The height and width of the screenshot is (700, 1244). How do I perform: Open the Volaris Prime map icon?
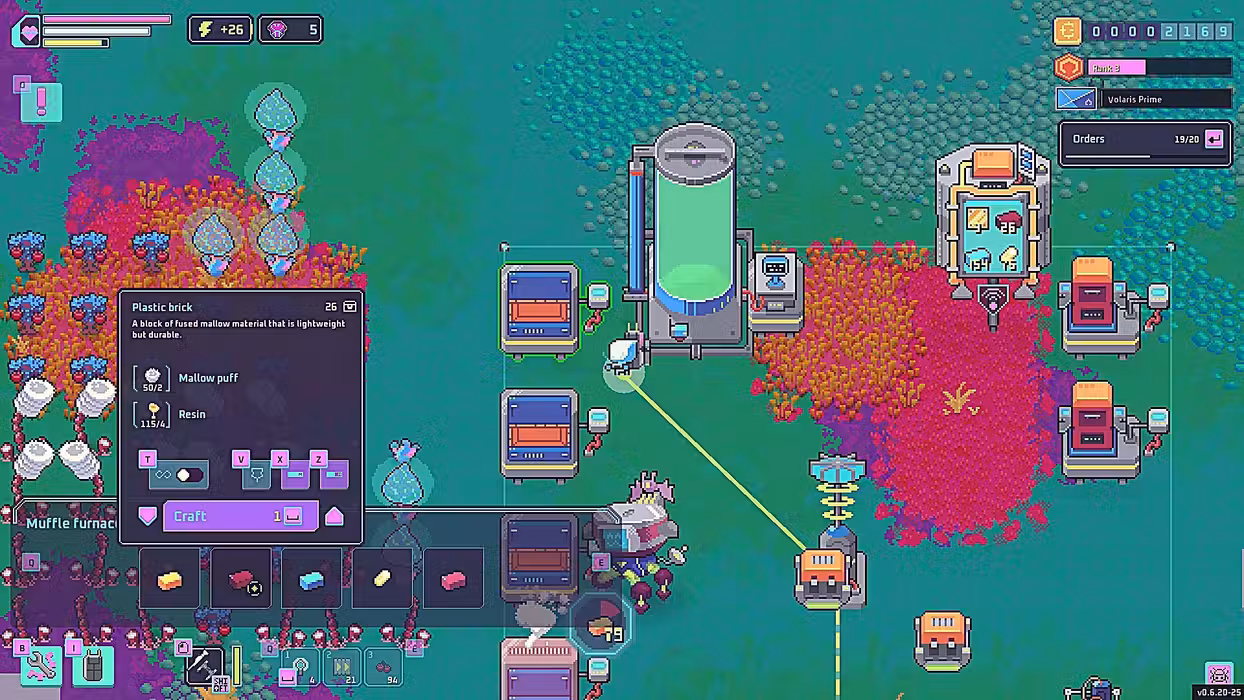1075,99
